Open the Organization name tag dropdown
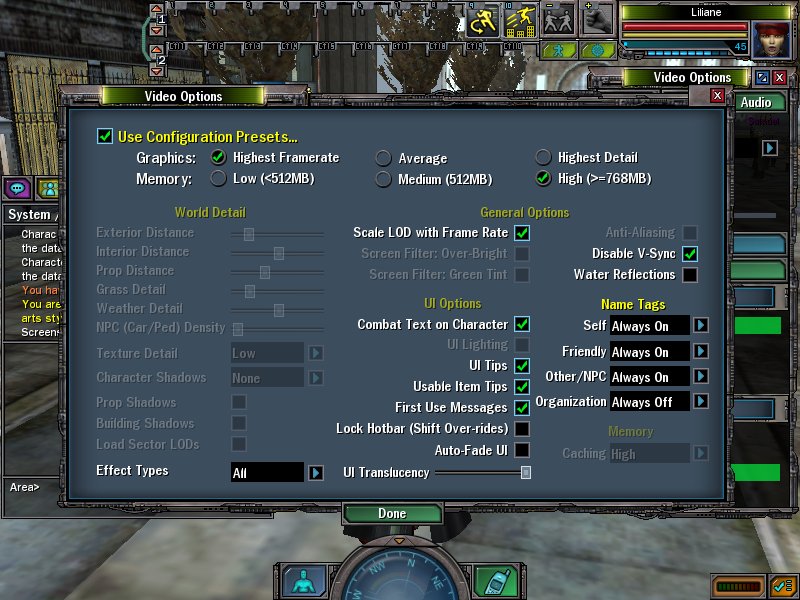 click(x=702, y=401)
